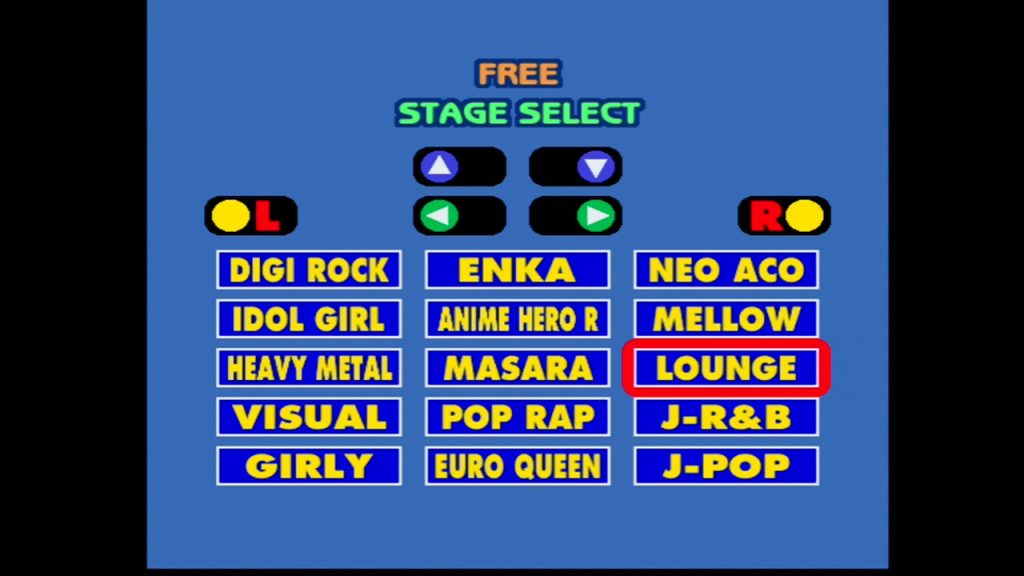Select the ENKA stage
This screenshot has width=1024, height=576.
[x=517, y=270]
